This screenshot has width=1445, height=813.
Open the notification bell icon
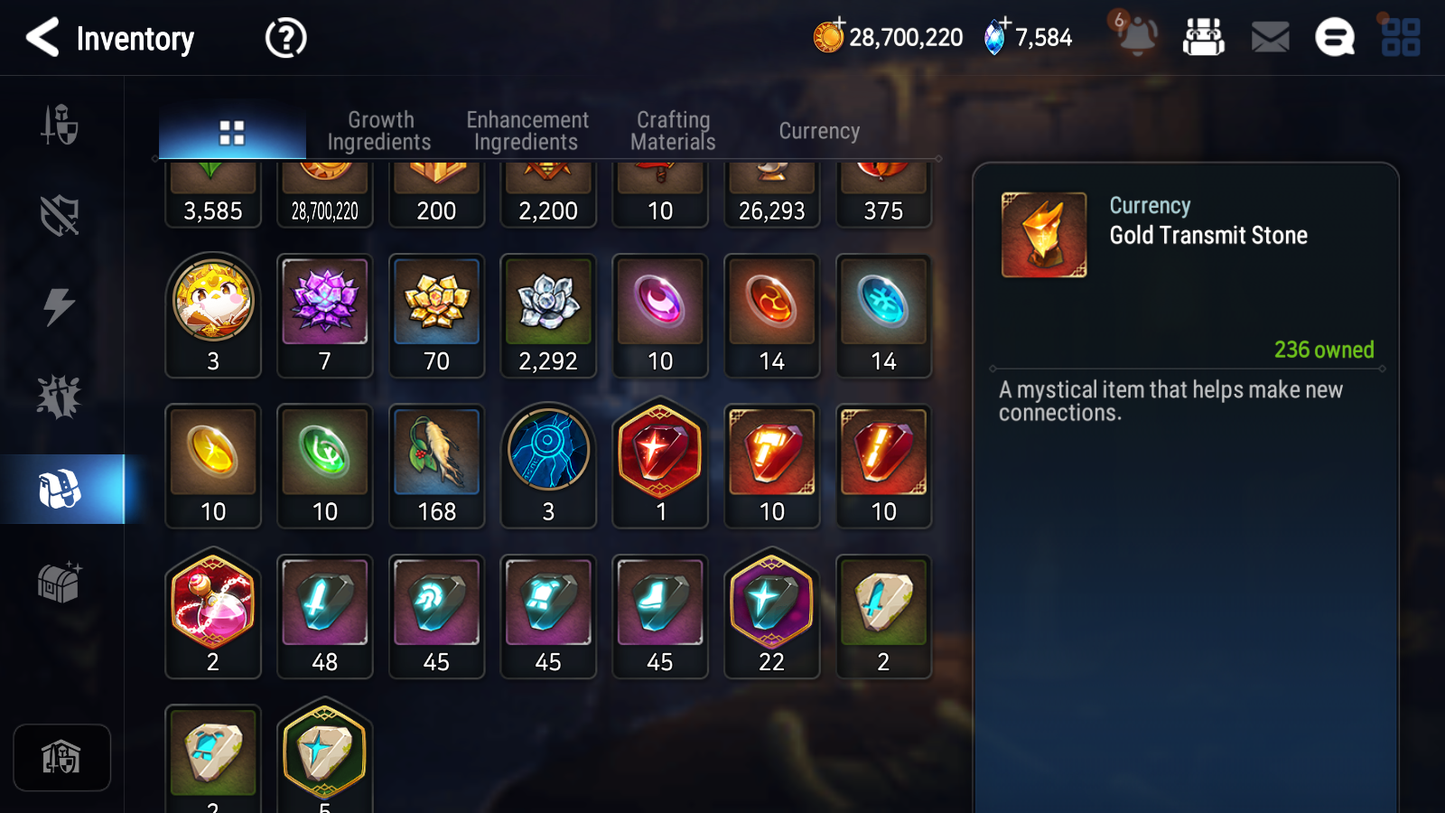(x=1137, y=37)
